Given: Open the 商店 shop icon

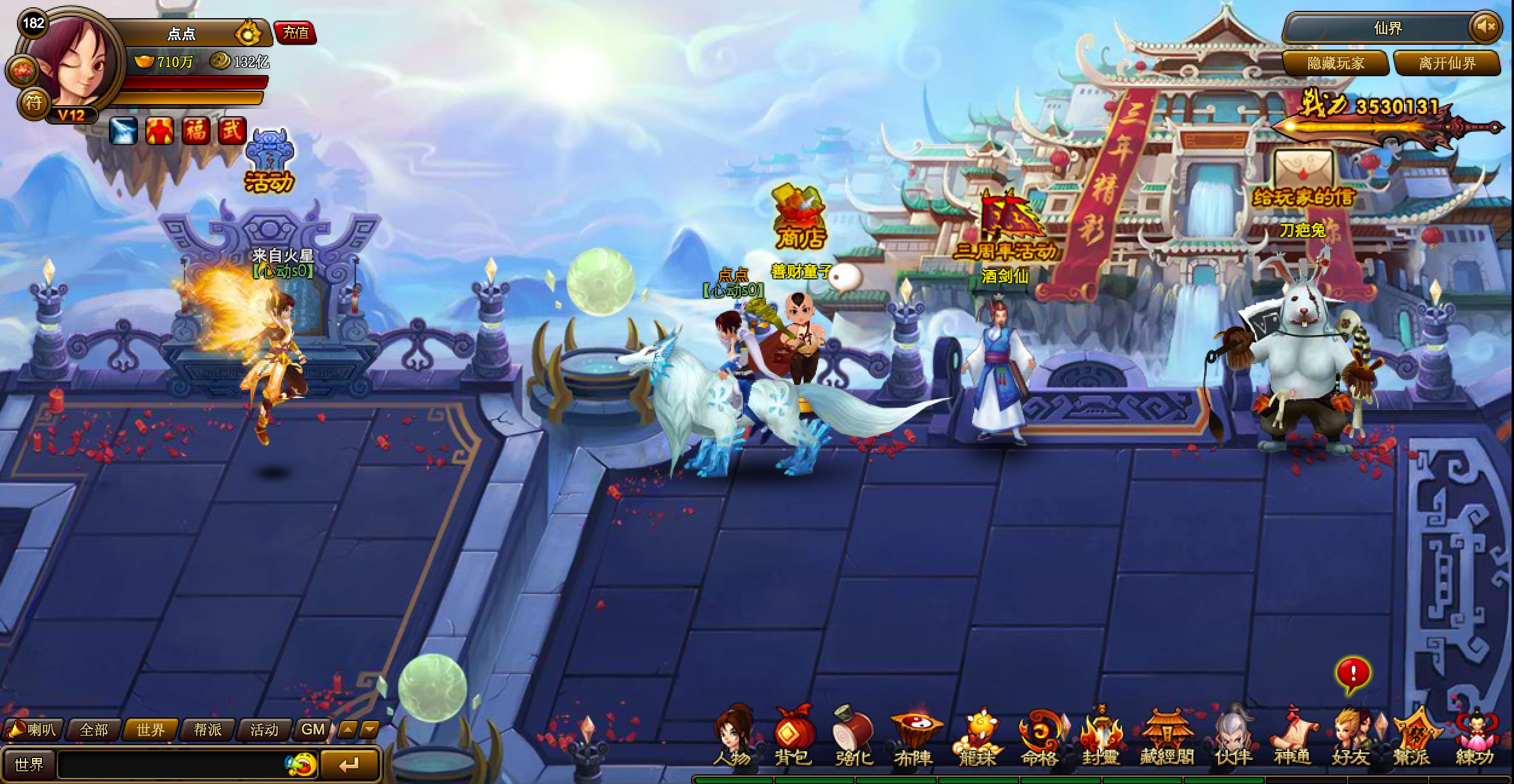Looking at the screenshot, I should click(800, 218).
